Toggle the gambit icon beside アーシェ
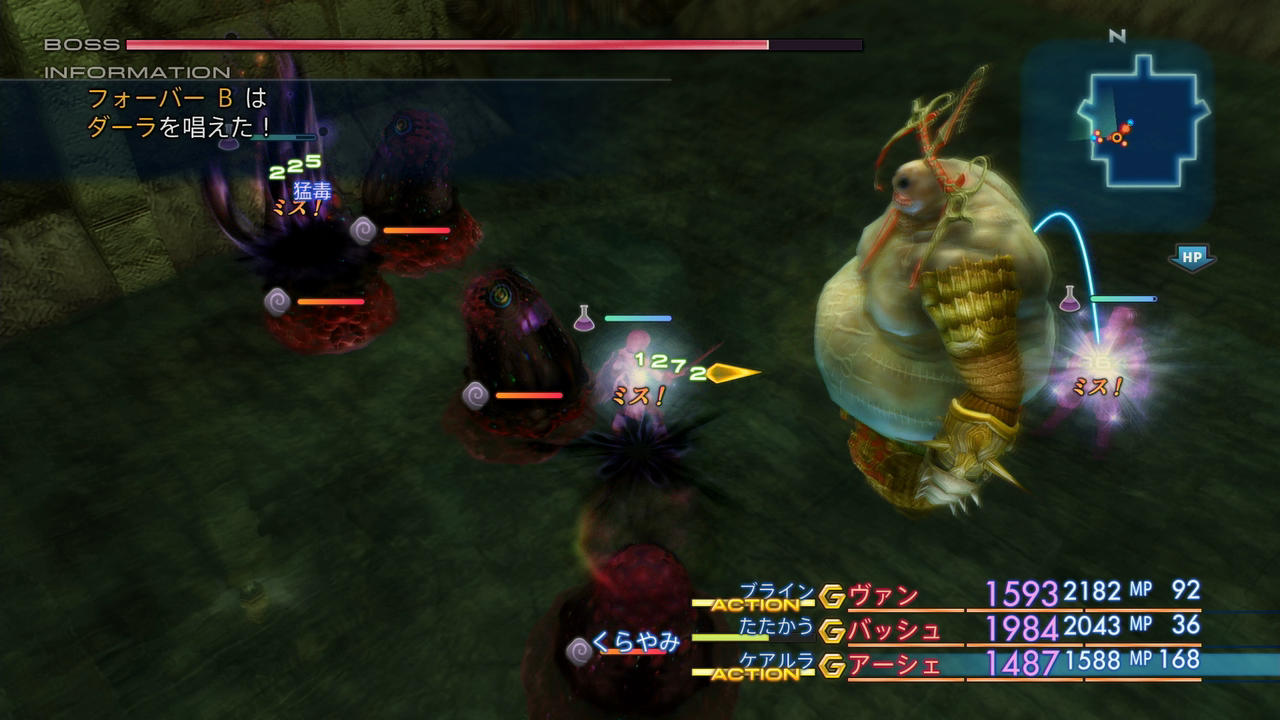The image size is (1280, 720). pyautogui.click(x=832, y=665)
